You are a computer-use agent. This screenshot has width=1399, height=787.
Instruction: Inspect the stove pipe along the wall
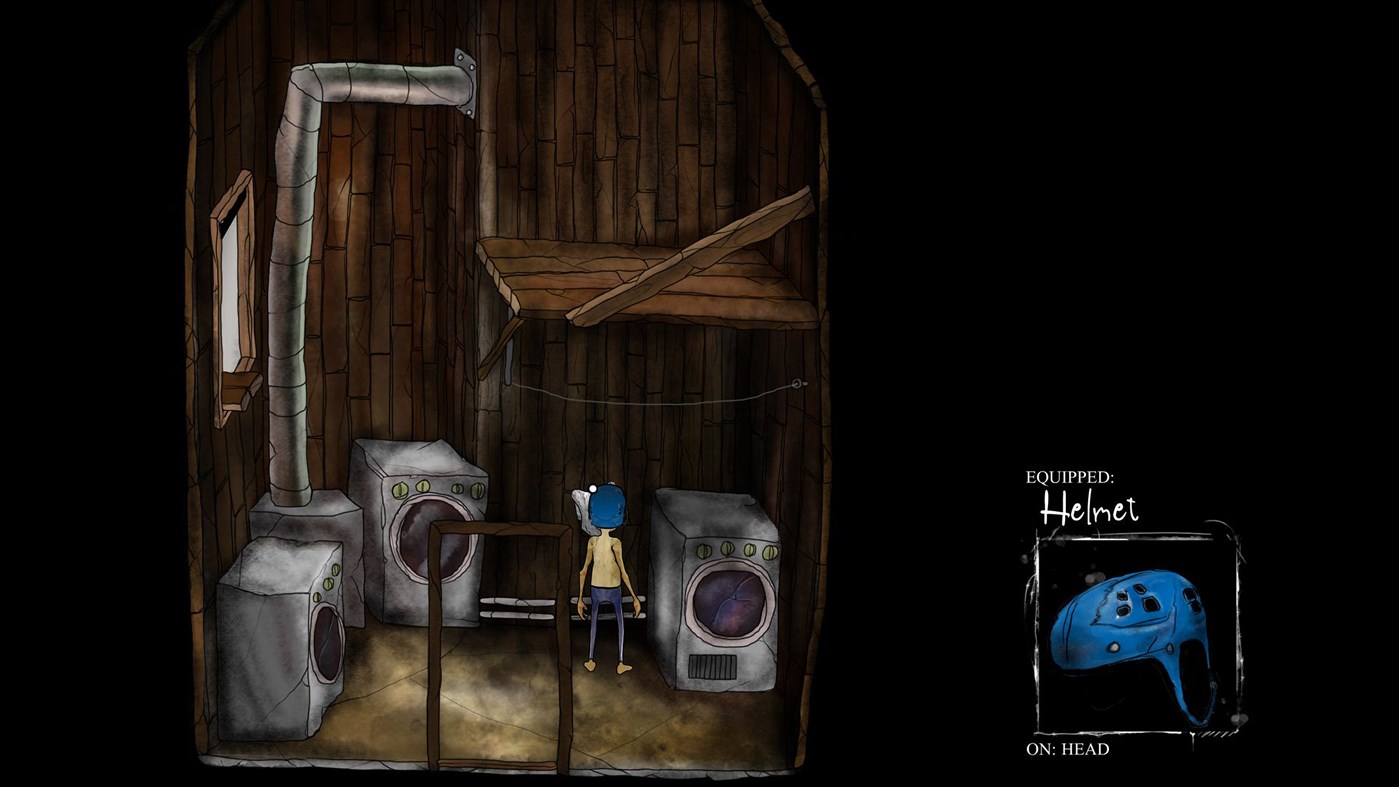(x=290, y=300)
